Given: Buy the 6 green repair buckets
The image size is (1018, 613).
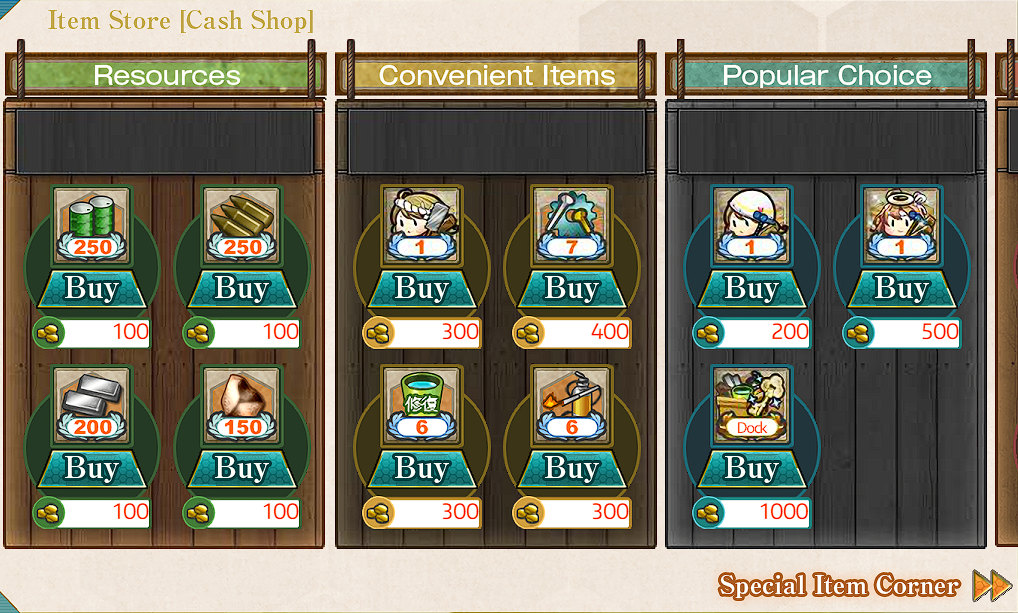Looking at the screenshot, I should (421, 468).
